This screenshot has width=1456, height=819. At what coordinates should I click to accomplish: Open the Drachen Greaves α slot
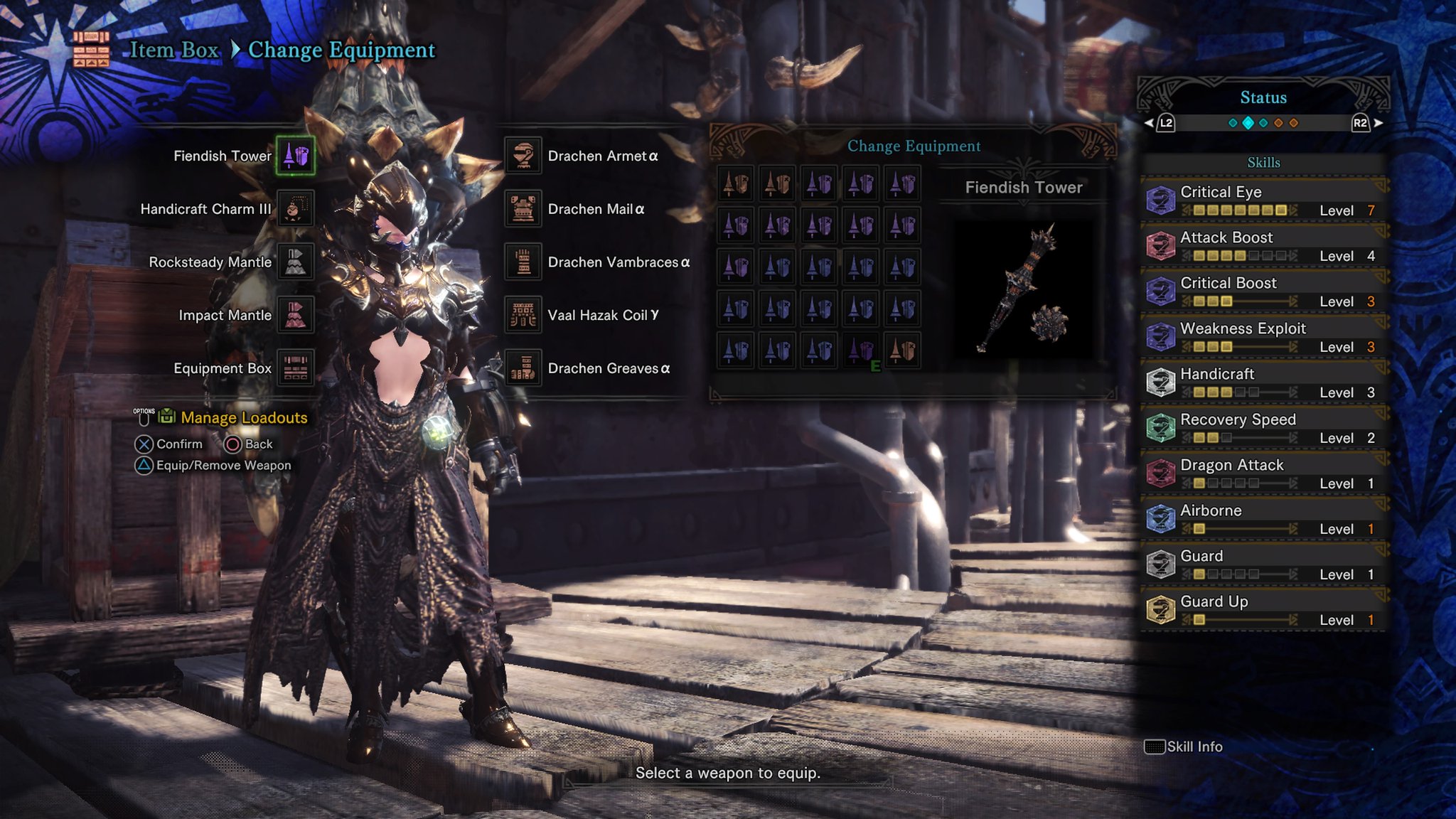click(x=524, y=368)
